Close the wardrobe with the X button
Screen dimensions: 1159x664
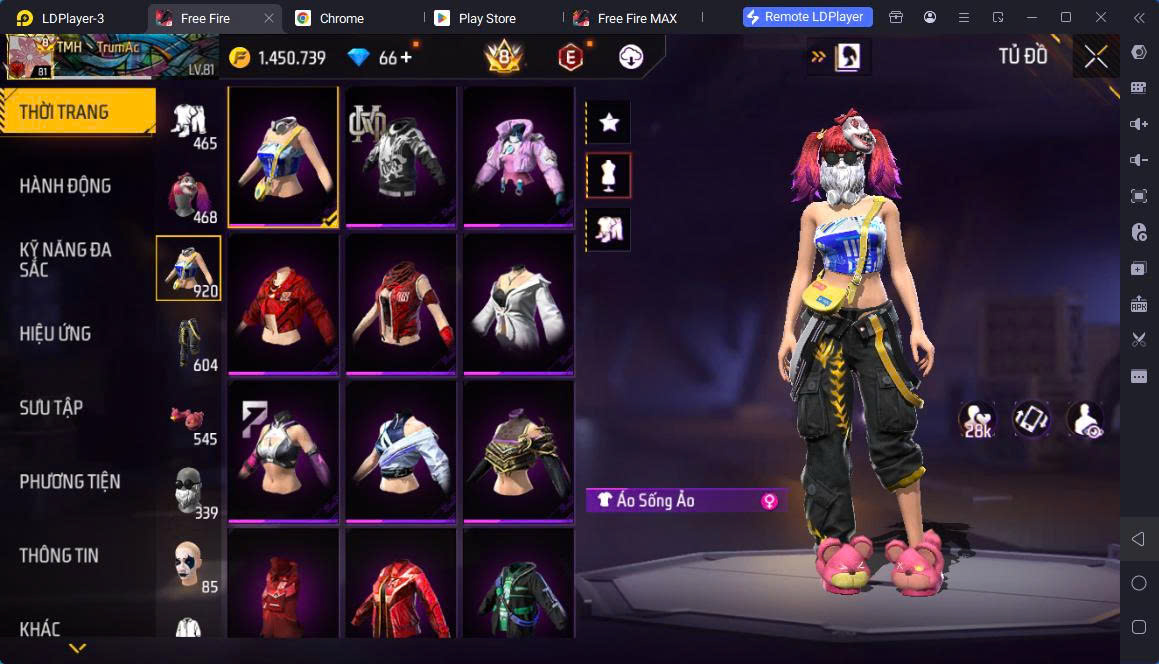(1096, 57)
